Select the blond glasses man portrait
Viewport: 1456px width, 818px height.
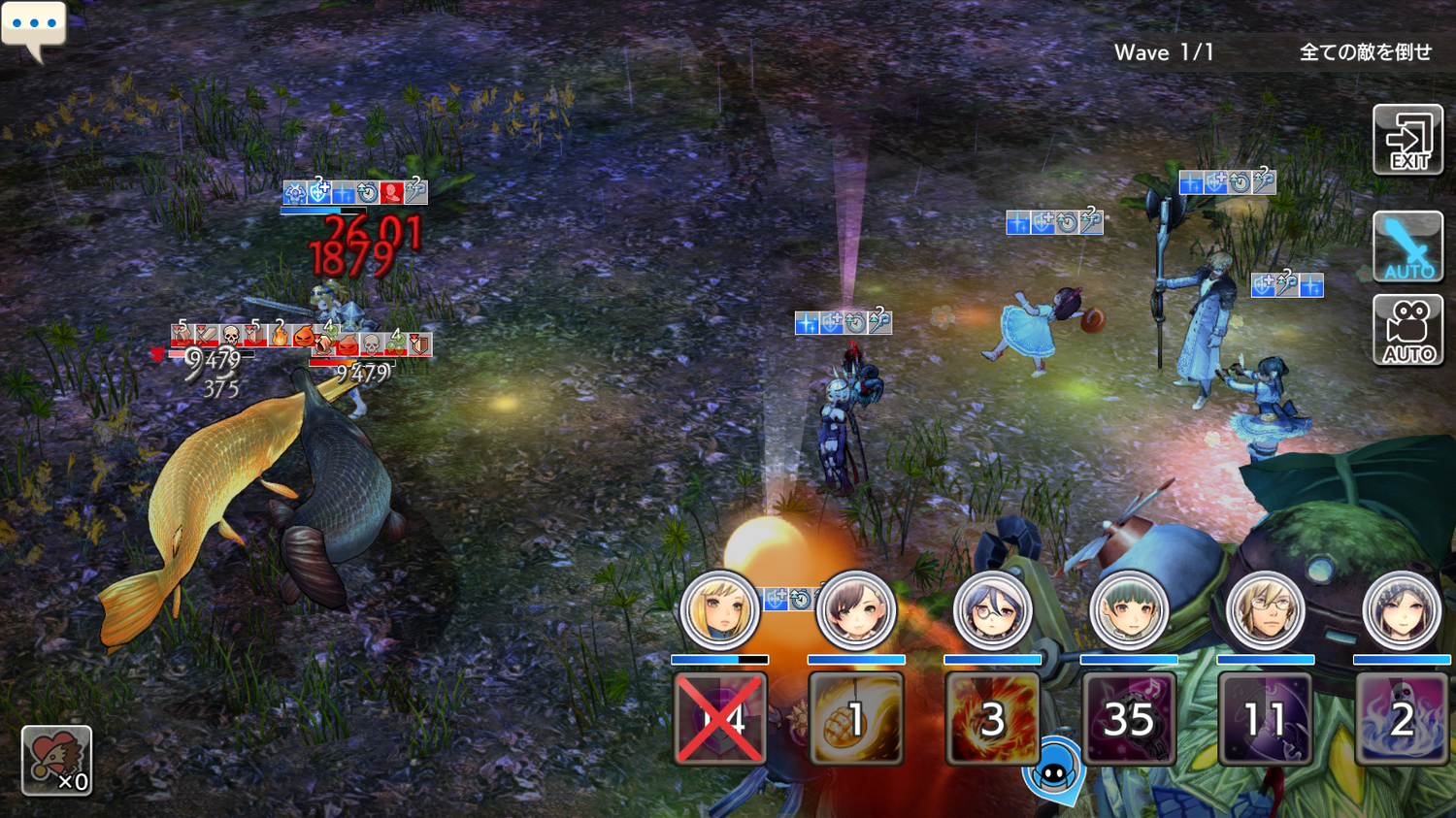[1265, 611]
